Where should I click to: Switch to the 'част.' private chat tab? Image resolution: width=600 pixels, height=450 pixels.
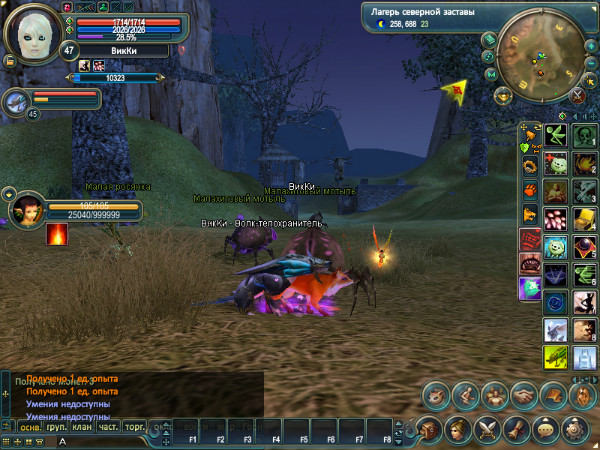(109, 427)
